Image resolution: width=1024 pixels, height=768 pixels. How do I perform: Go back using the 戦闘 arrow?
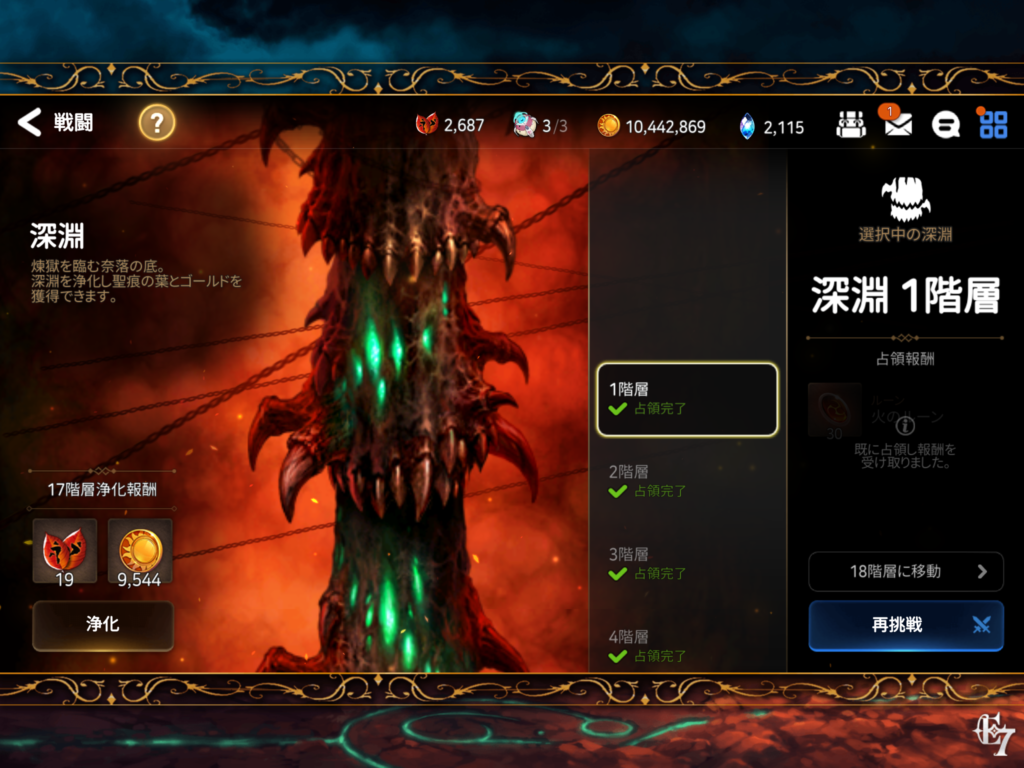[31, 123]
